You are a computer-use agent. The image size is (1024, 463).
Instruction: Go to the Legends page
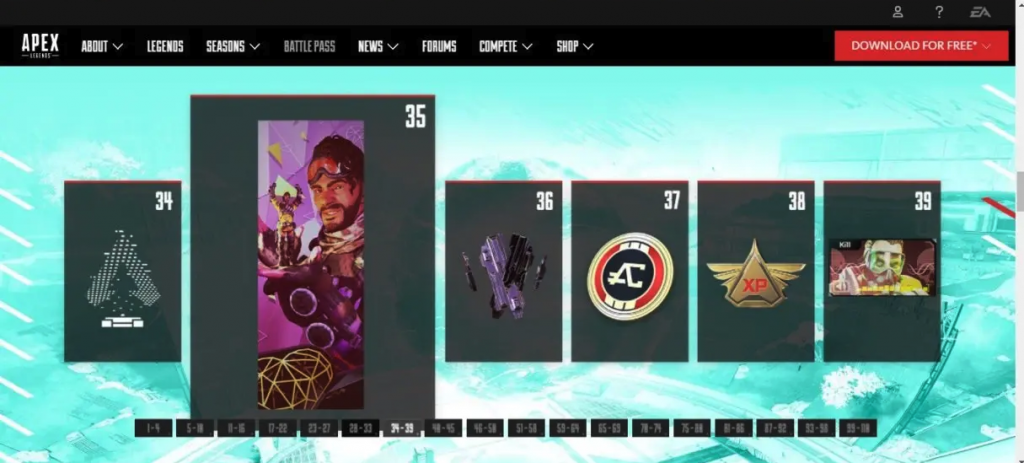point(165,46)
